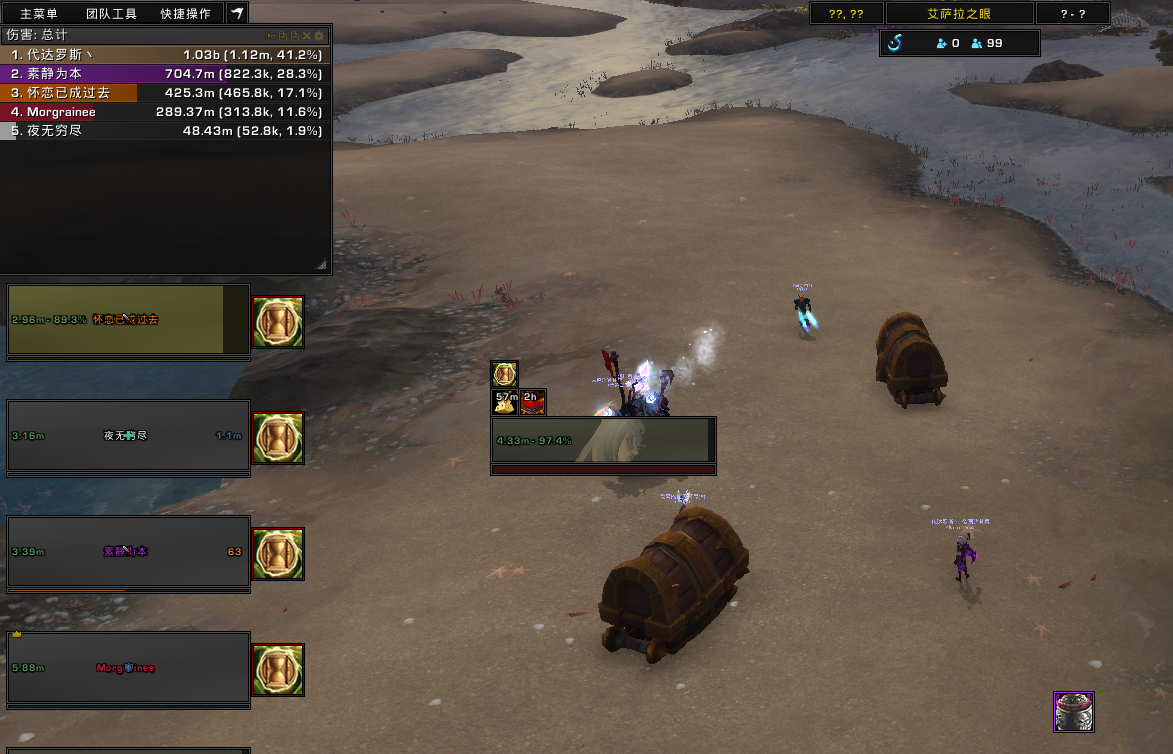Open the 团队工具 raid tools menu

tap(111, 14)
